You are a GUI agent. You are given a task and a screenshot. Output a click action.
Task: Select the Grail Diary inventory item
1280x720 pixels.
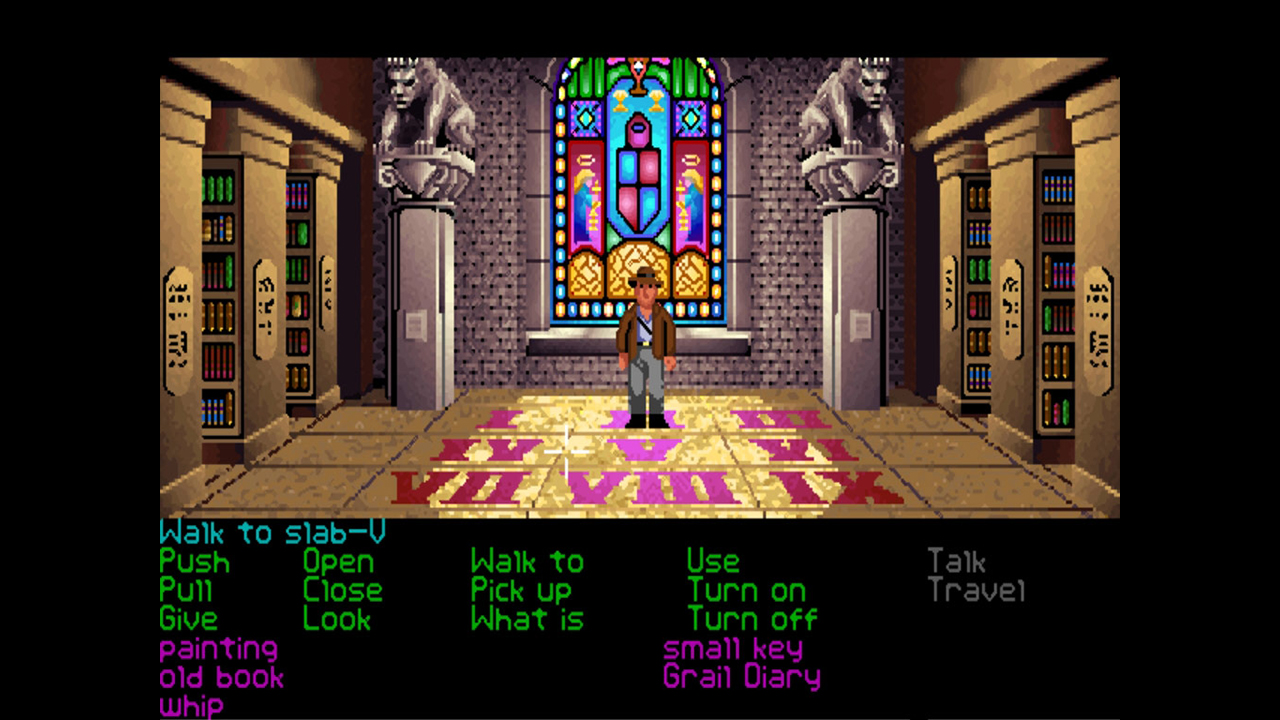click(742, 677)
